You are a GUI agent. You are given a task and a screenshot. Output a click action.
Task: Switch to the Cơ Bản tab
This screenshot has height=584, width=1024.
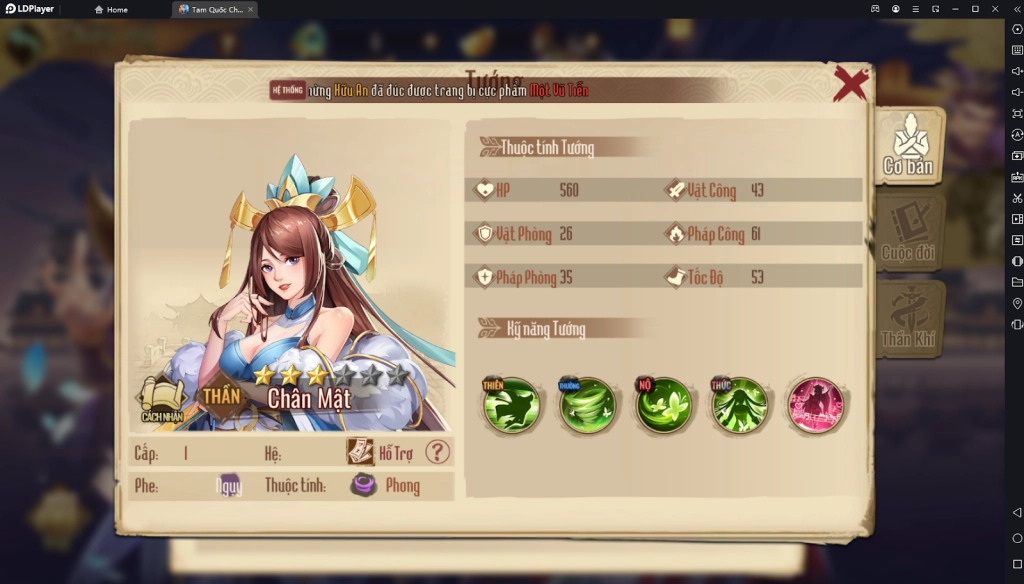[908, 146]
